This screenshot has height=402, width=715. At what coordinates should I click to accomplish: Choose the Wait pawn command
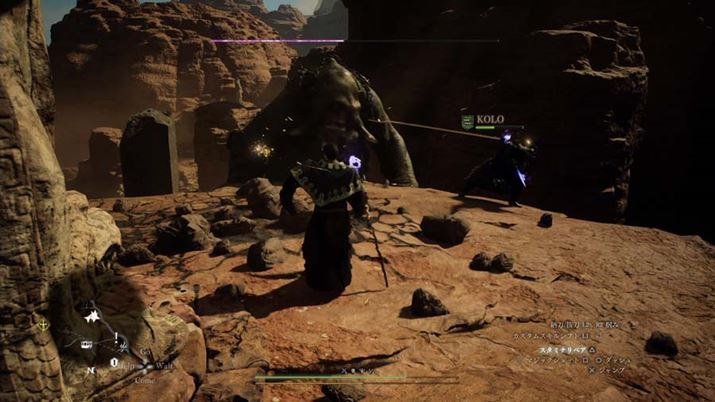165,366
